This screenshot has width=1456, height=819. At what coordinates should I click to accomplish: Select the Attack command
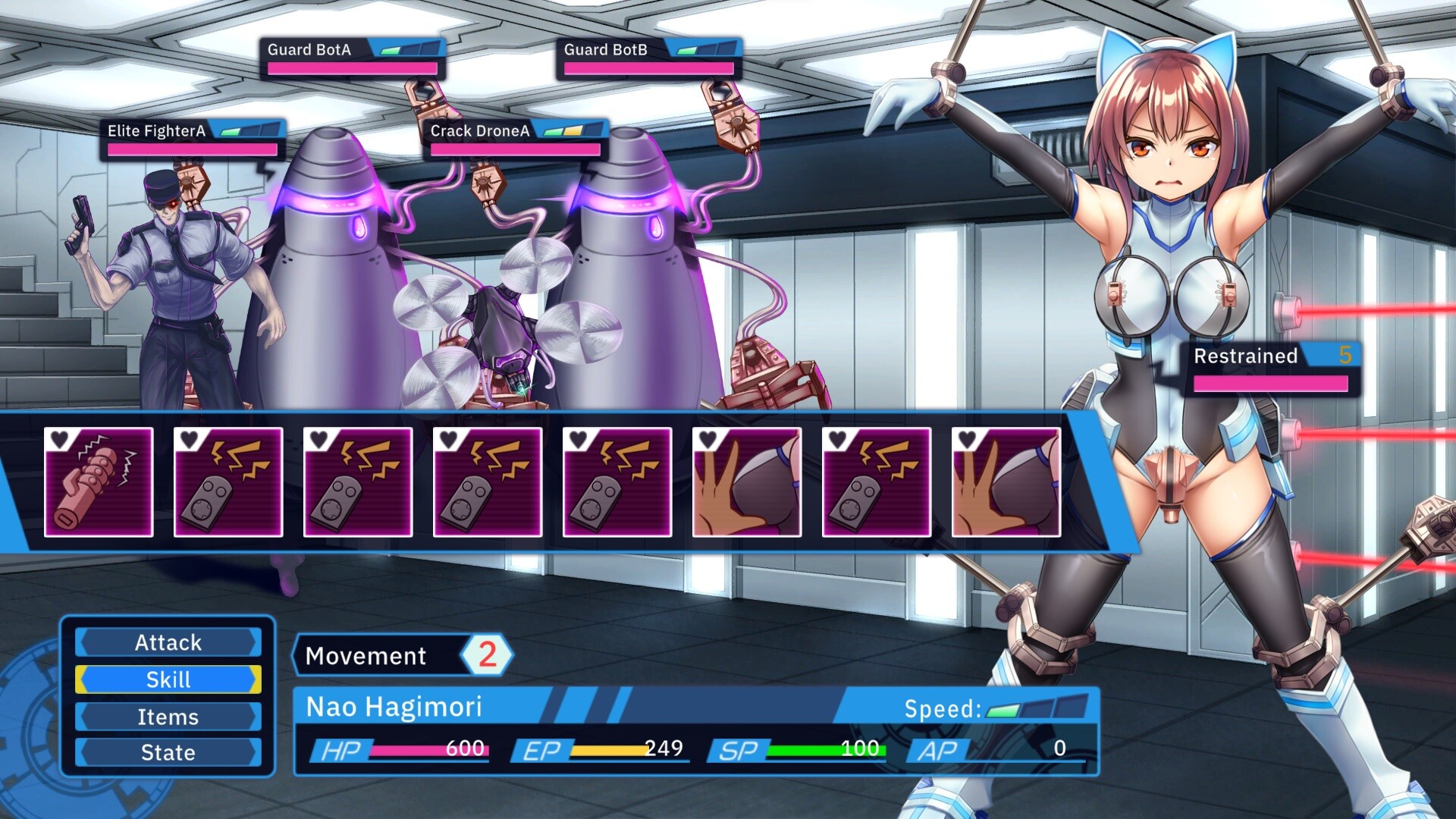168,642
